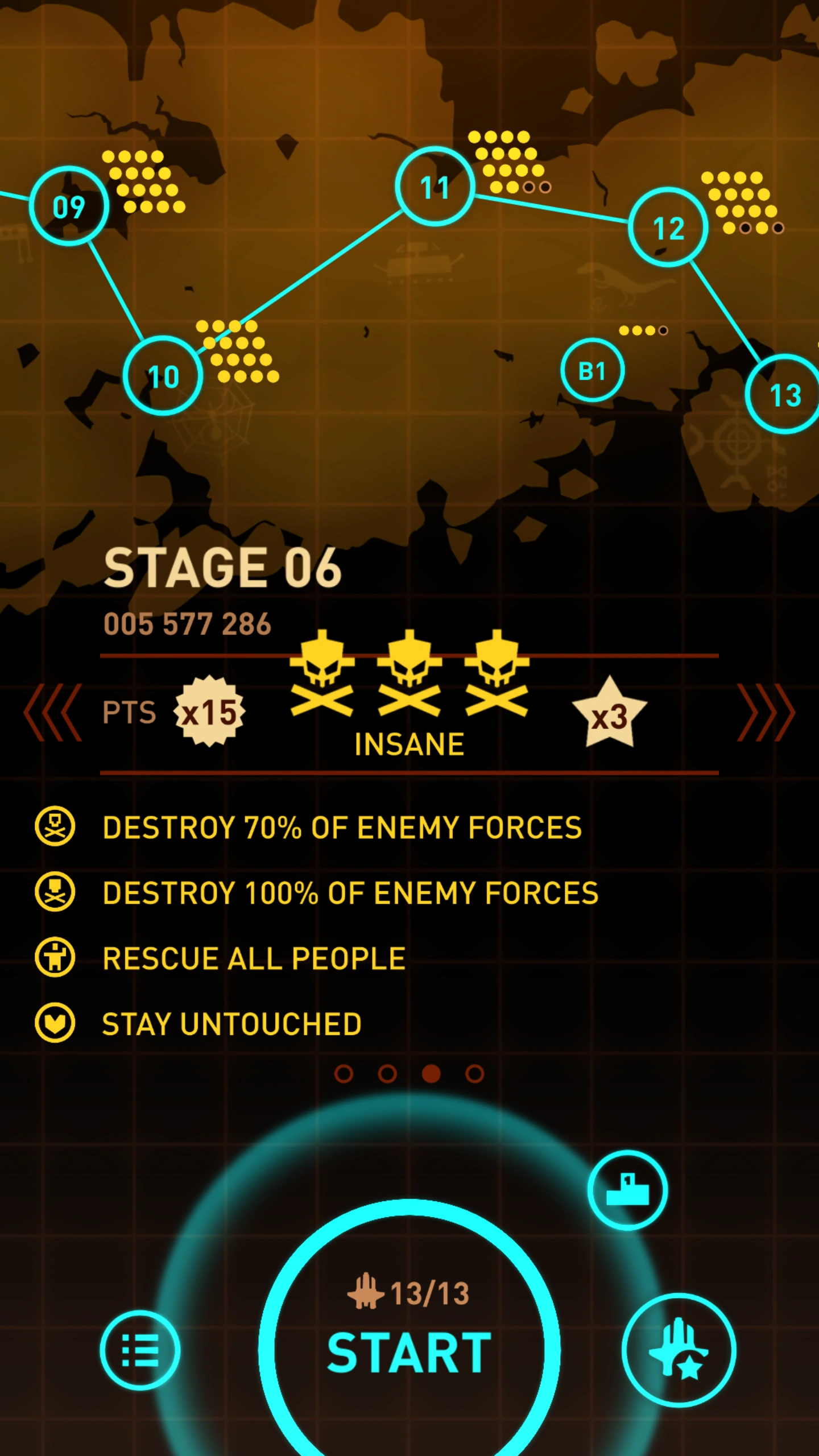Select bonus stage B1 on the map
Image resolution: width=819 pixels, height=1456 pixels.
(x=593, y=369)
